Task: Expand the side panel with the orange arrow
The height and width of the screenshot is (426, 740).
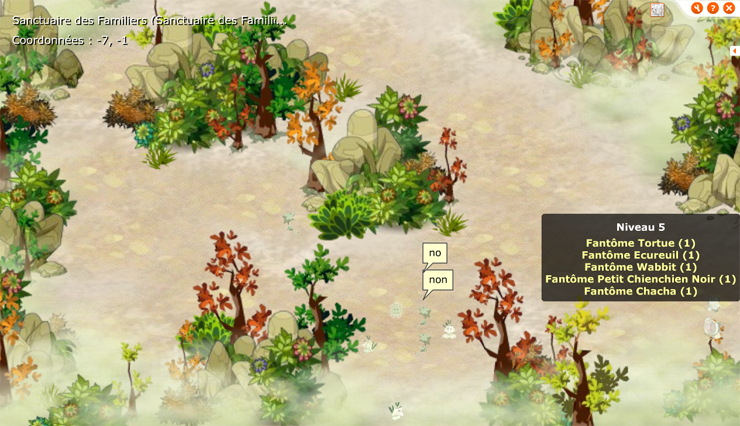Action: pos(734,51)
